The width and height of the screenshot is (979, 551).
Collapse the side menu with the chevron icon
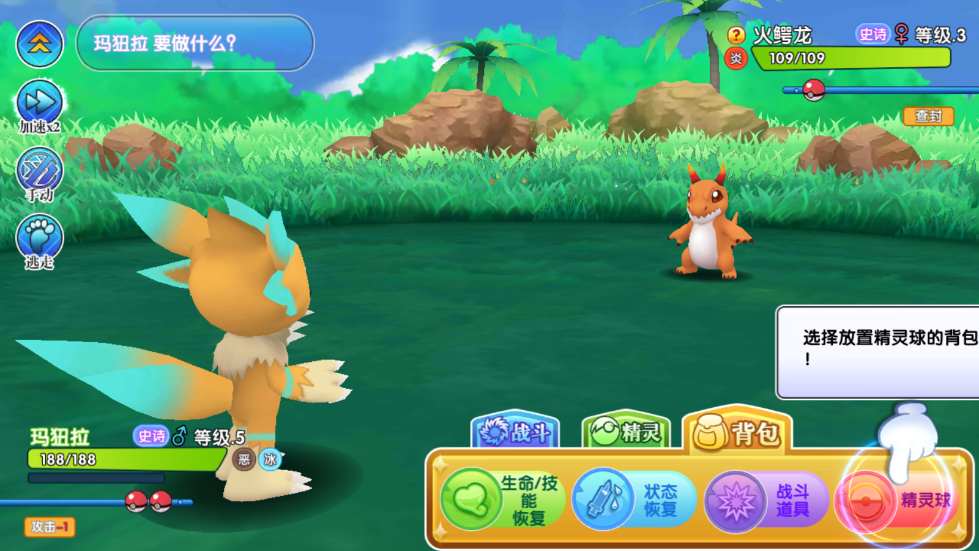pos(40,42)
